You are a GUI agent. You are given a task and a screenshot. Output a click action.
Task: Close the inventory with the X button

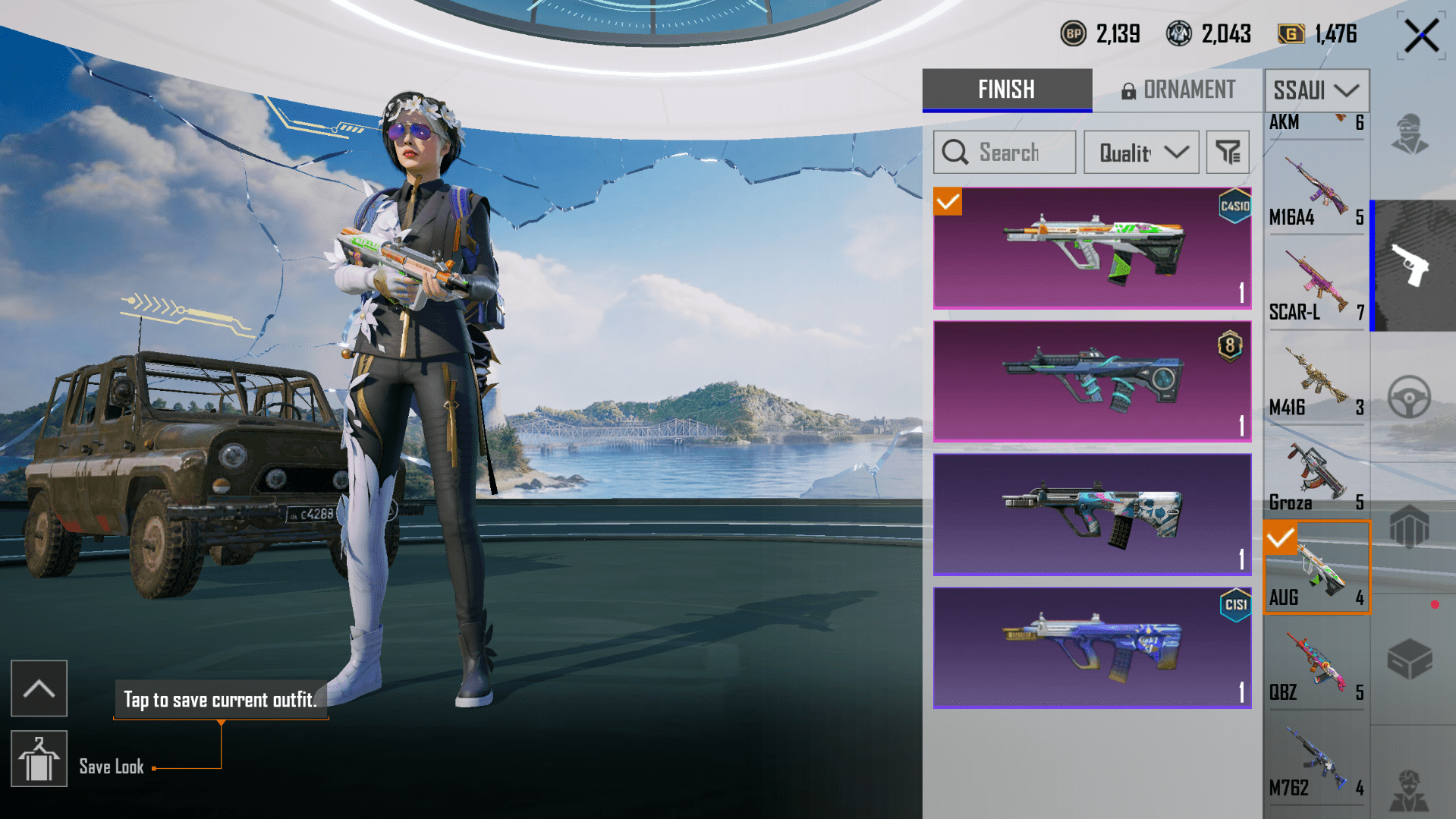click(1420, 36)
